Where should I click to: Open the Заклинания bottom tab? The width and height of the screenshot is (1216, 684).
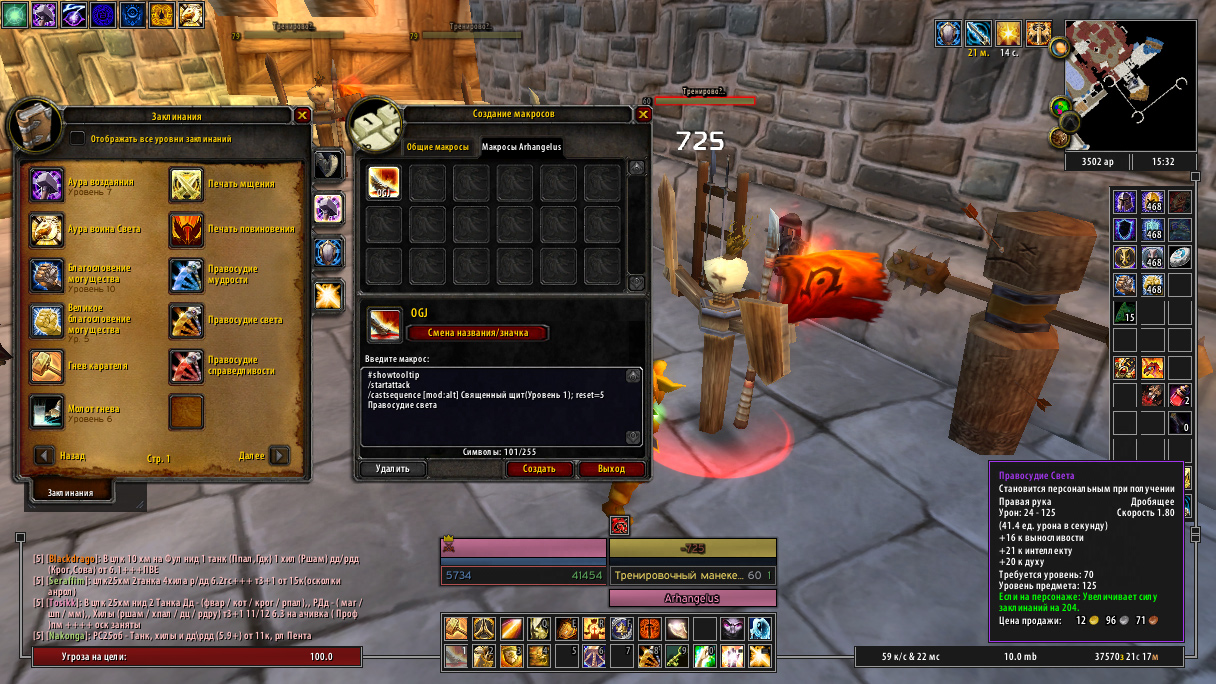tap(72, 492)
